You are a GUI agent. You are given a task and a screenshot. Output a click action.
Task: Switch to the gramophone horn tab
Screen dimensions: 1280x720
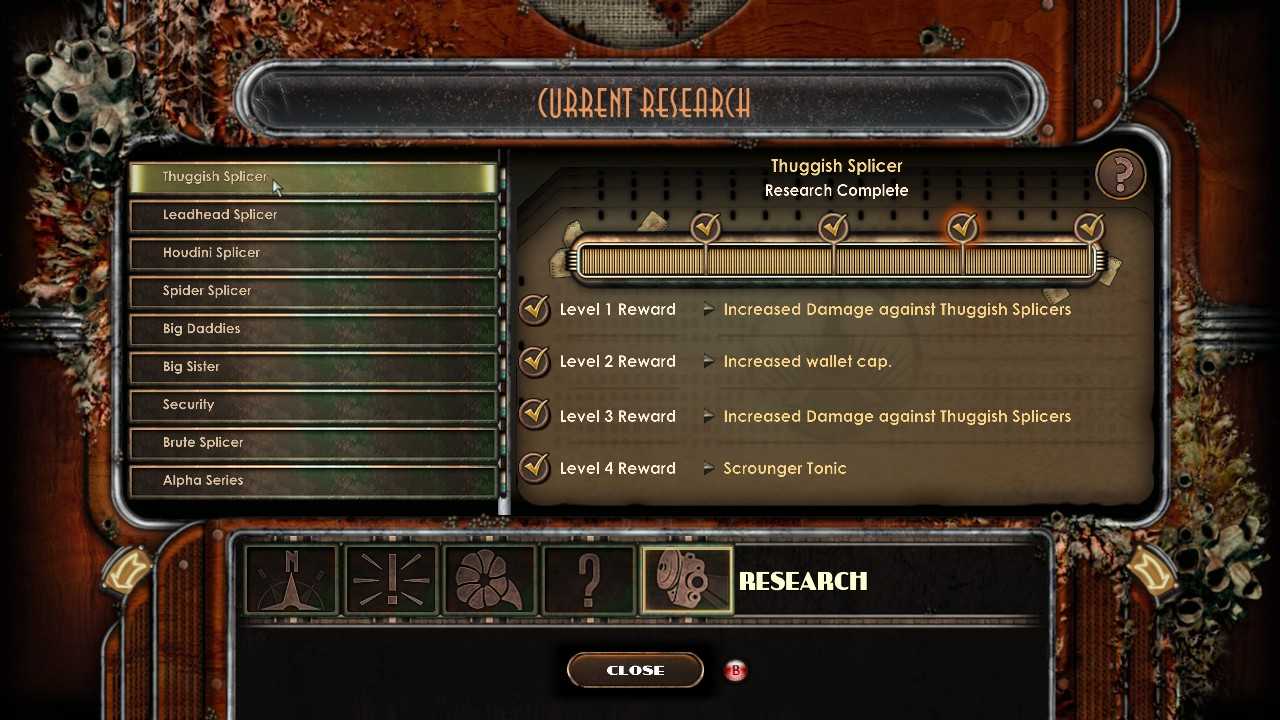(x=490, y=580)
